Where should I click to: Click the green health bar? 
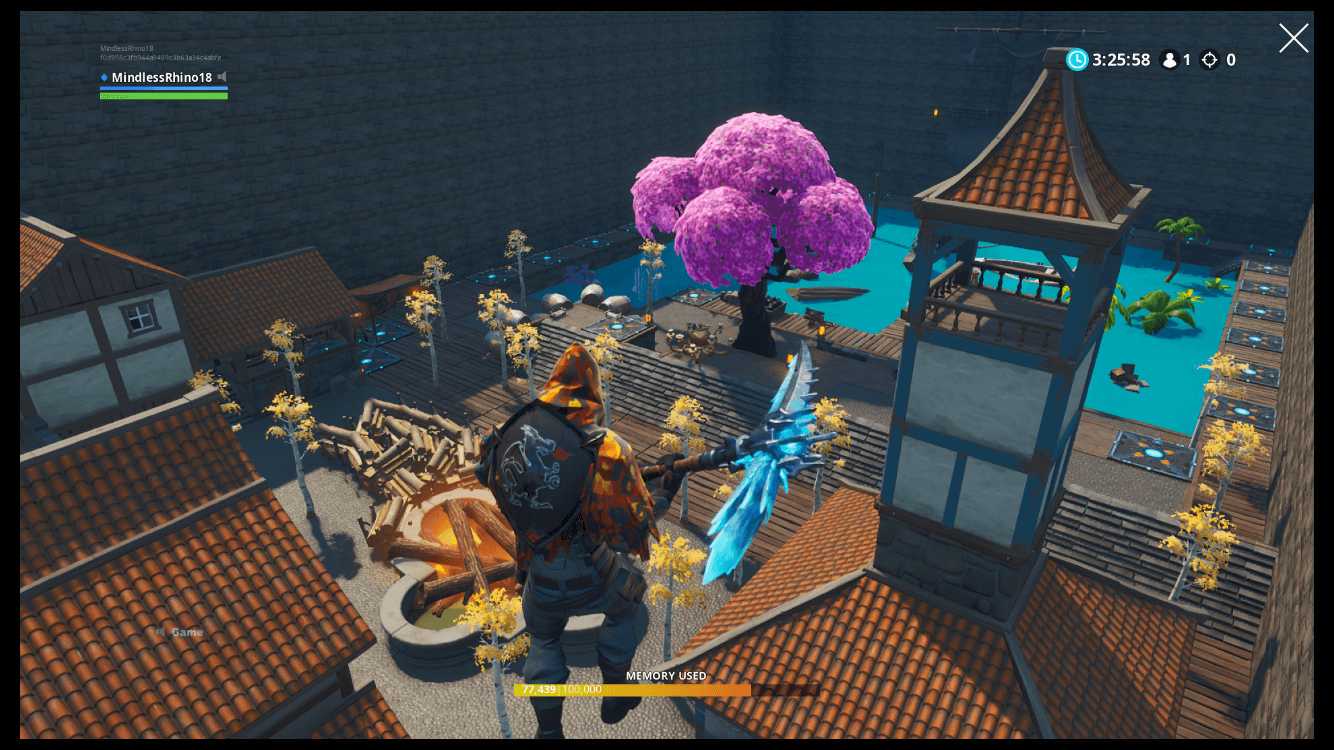[163, 94]
